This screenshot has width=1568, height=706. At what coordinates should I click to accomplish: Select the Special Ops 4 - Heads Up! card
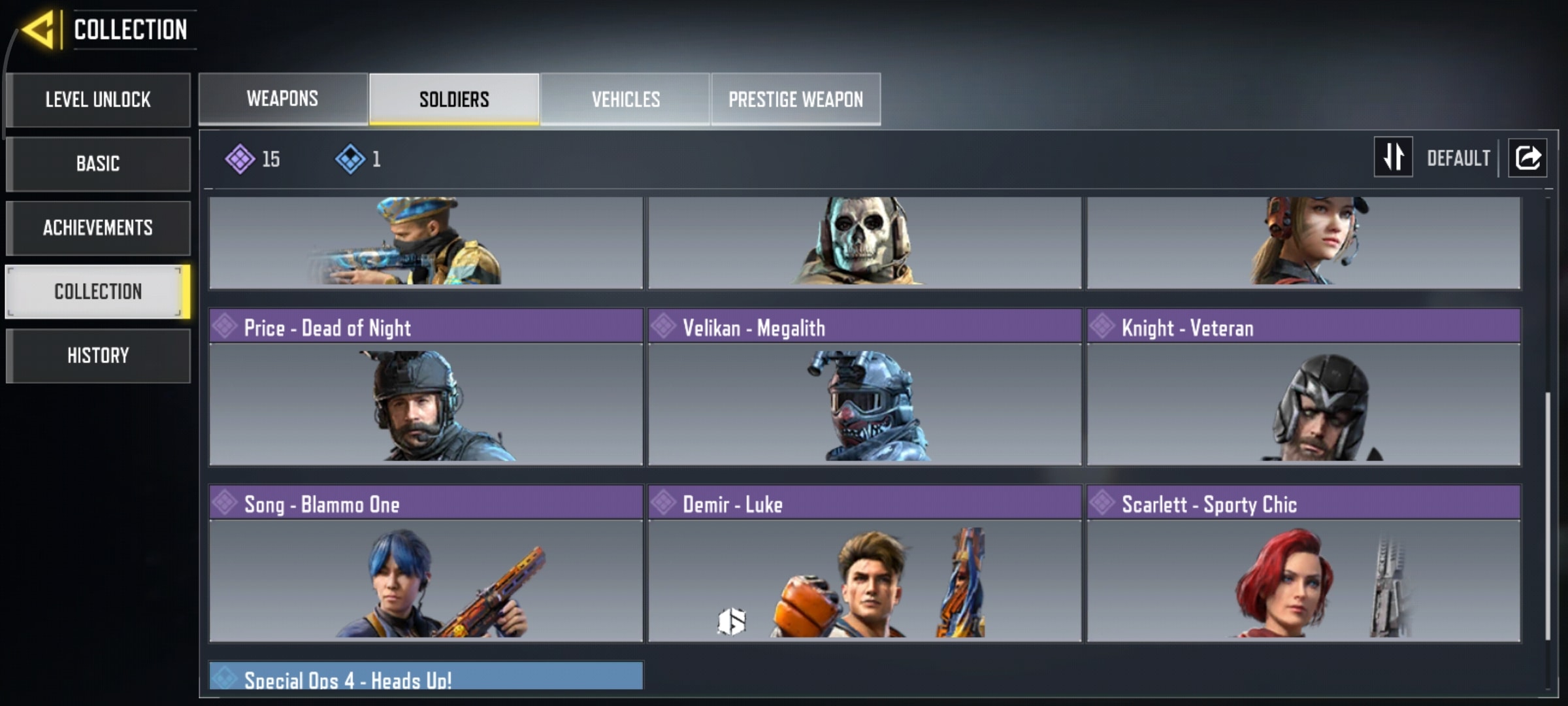tap(426, 676)
